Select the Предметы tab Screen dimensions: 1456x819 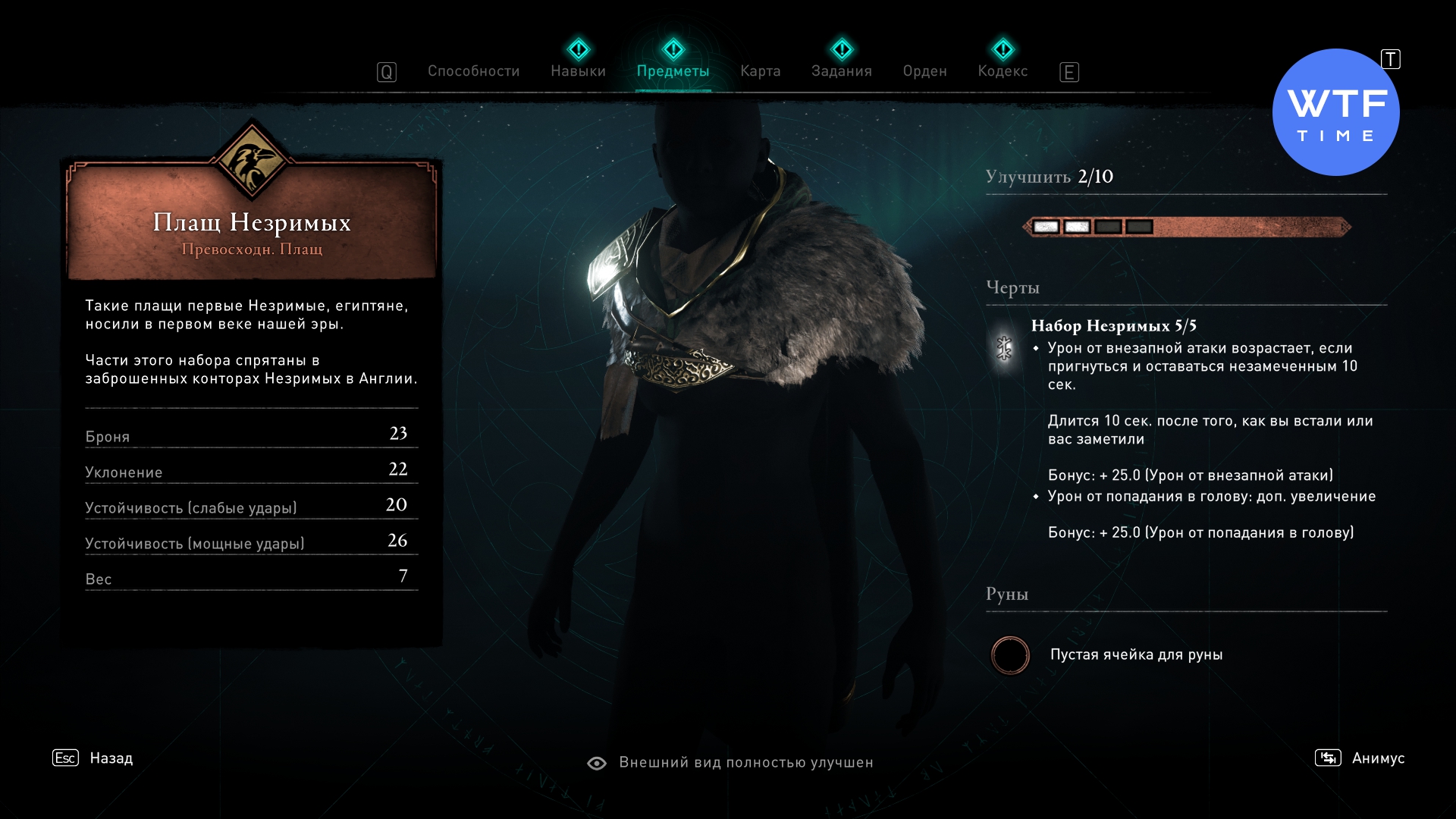(x=673, y=71)
